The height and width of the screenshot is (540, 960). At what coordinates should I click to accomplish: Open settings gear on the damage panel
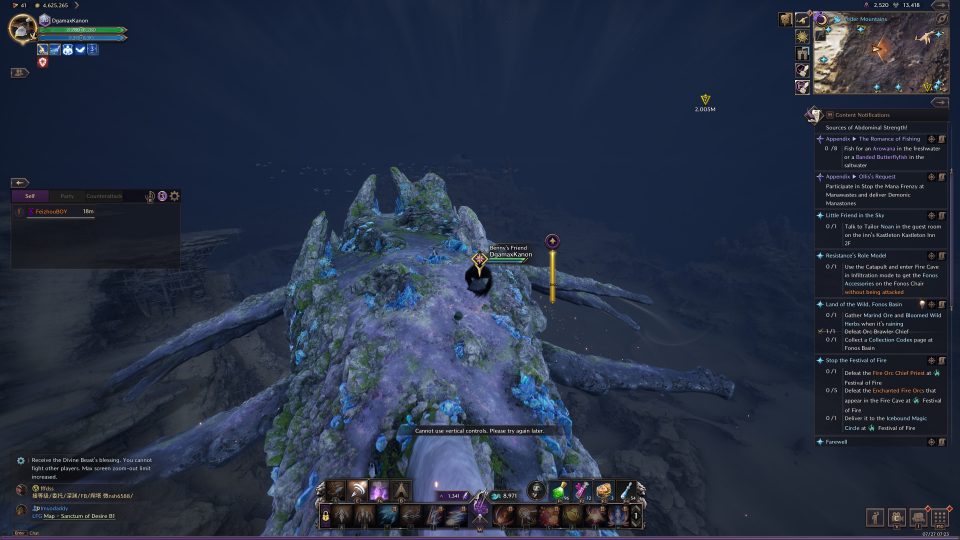tap(175, 196)
